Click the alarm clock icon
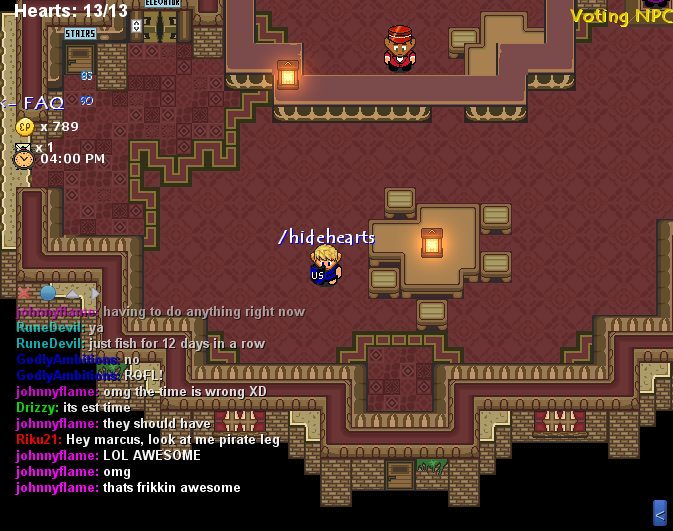Screen dimensions: 673x531 click(23, 159)
